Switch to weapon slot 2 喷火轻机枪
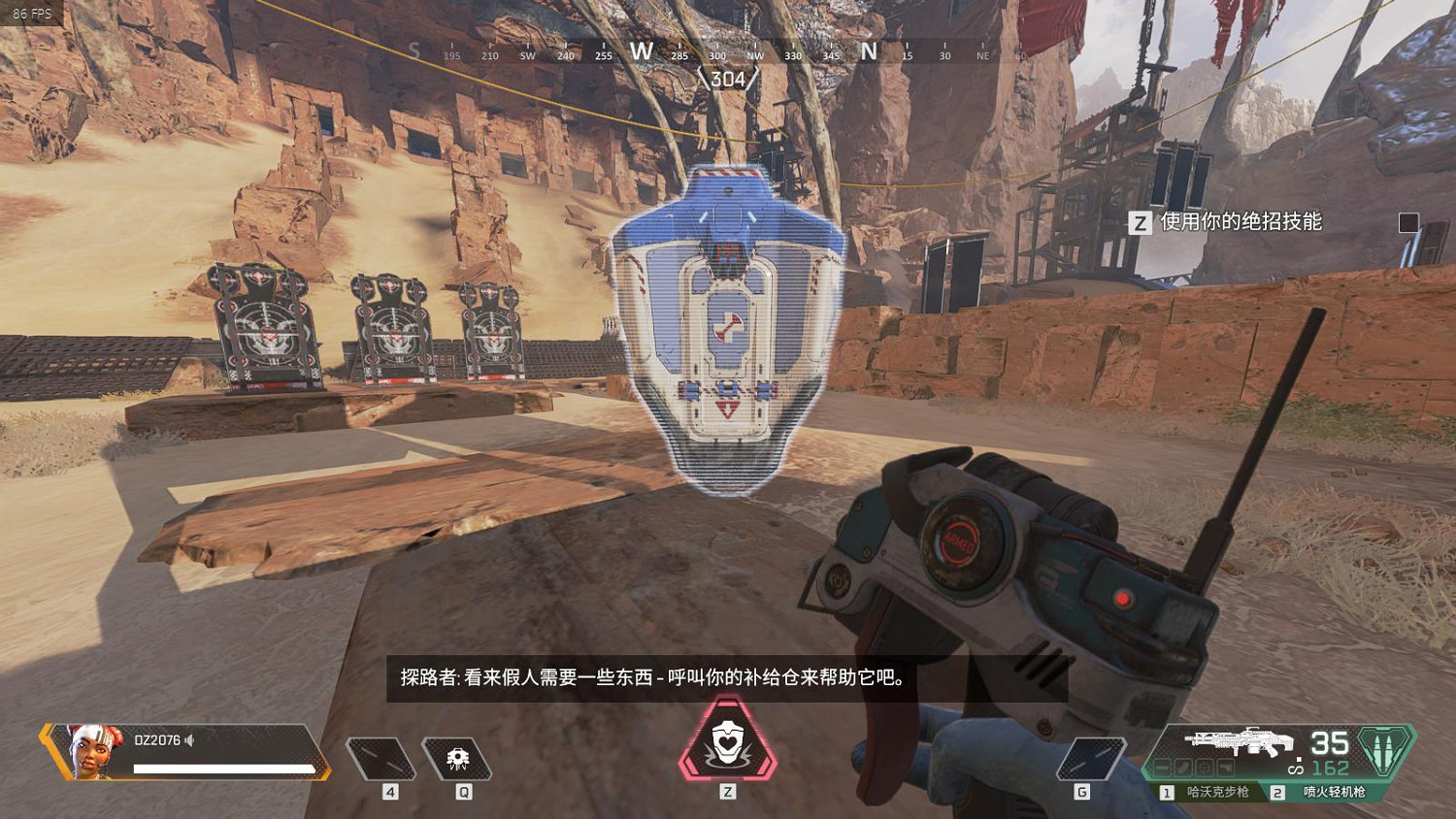Image resolution: width=1456 pixels, height=819 pixels. coord(1336,791)
